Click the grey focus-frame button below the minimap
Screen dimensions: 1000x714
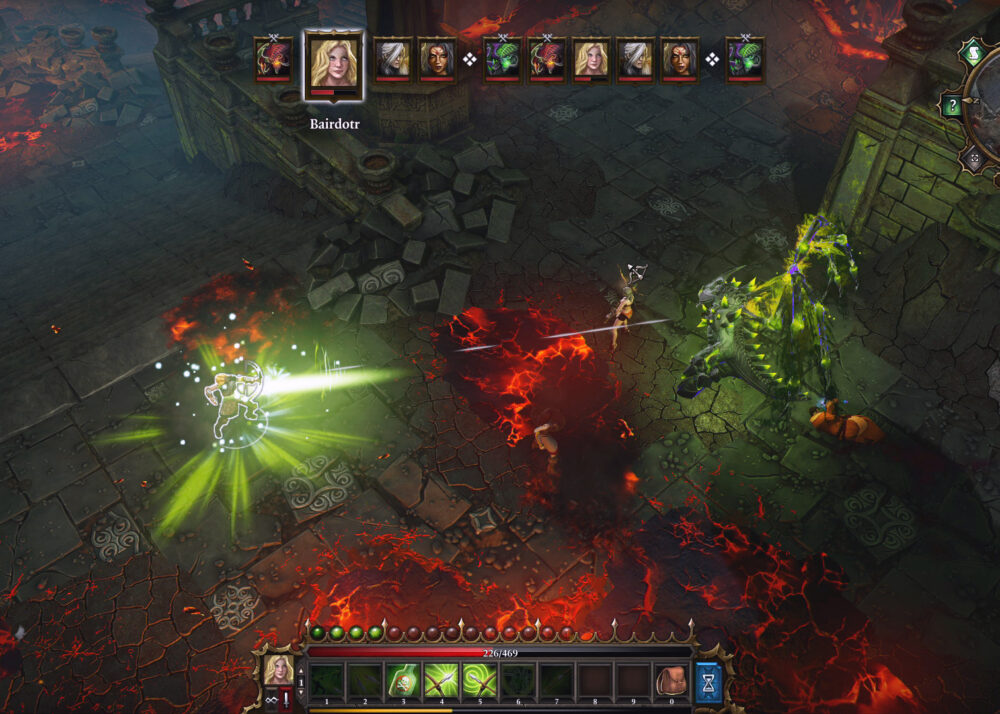click(x=972, y=158)
